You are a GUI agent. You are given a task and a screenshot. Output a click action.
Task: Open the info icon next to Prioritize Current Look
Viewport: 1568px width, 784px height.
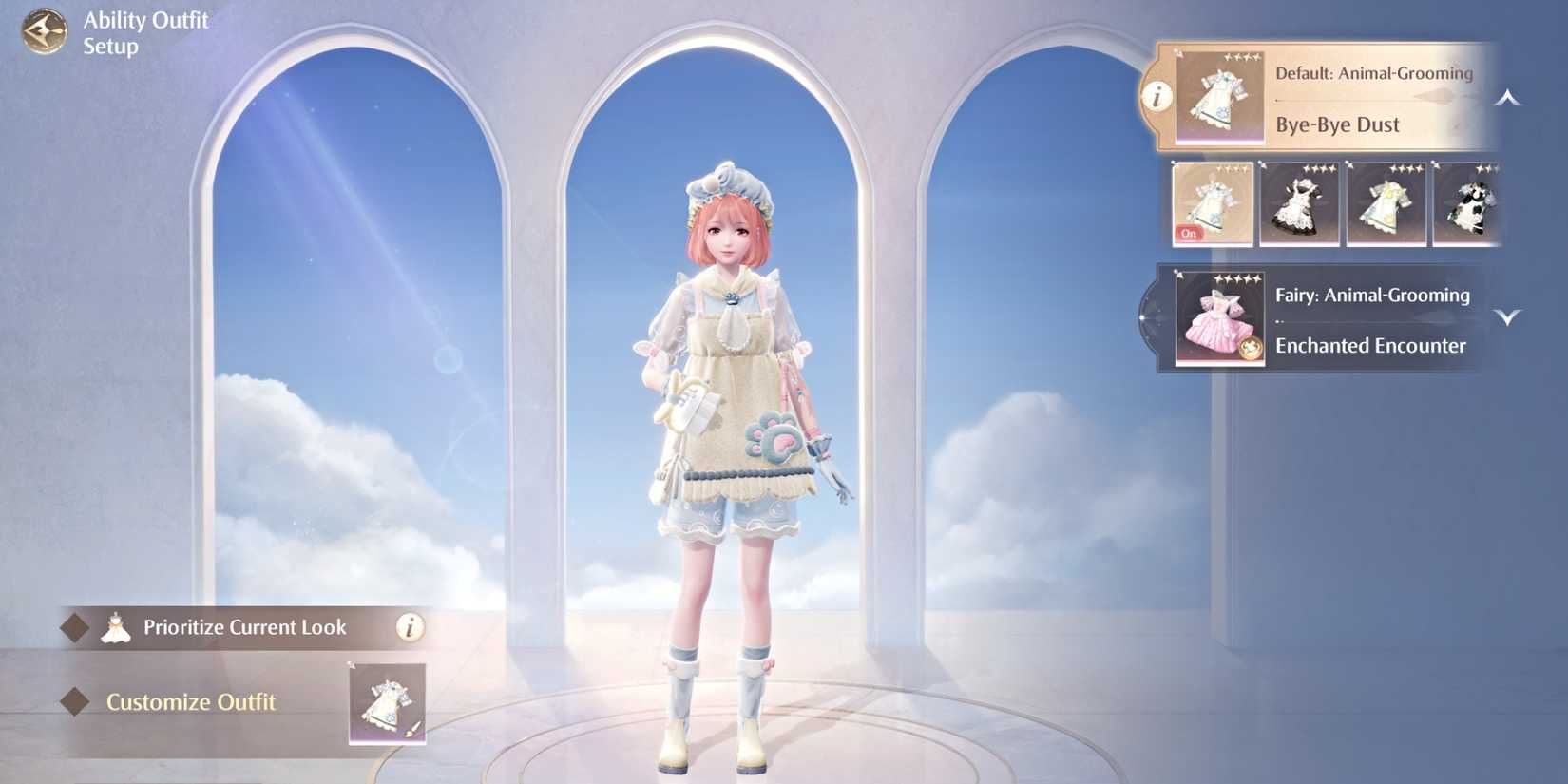pos(411,627)
